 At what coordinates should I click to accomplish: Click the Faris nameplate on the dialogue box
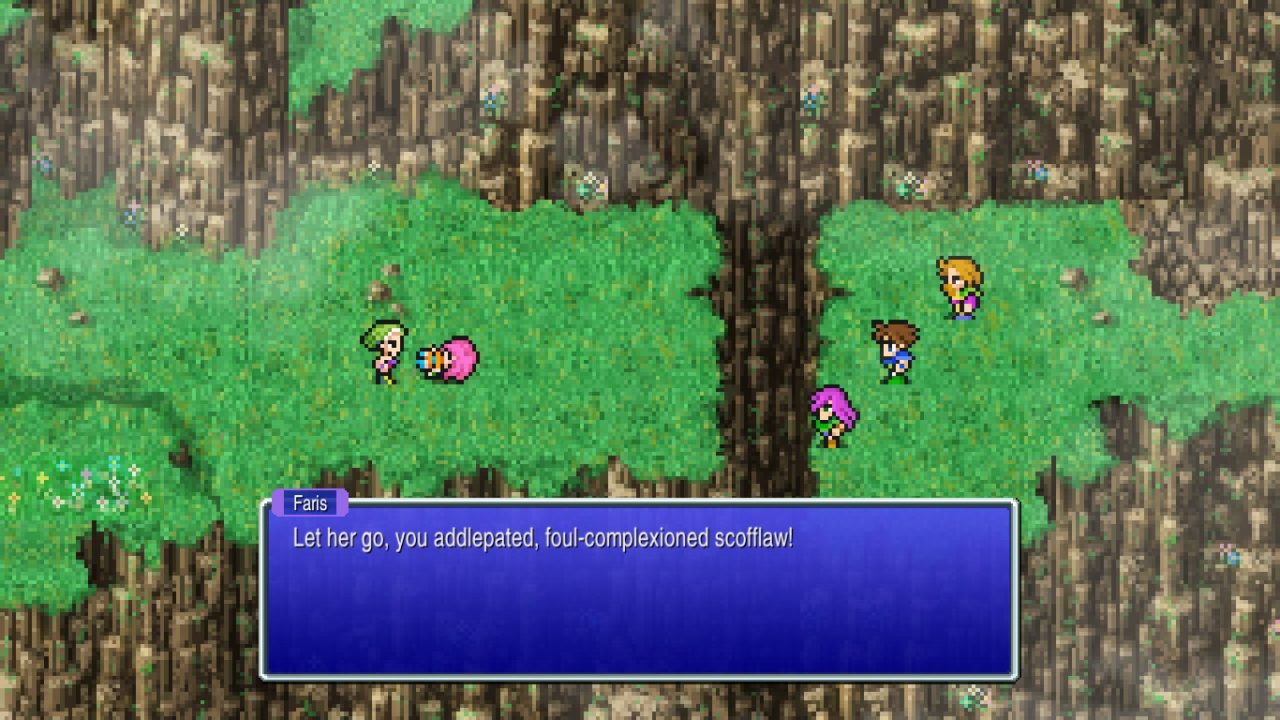(x=313, y=503)
